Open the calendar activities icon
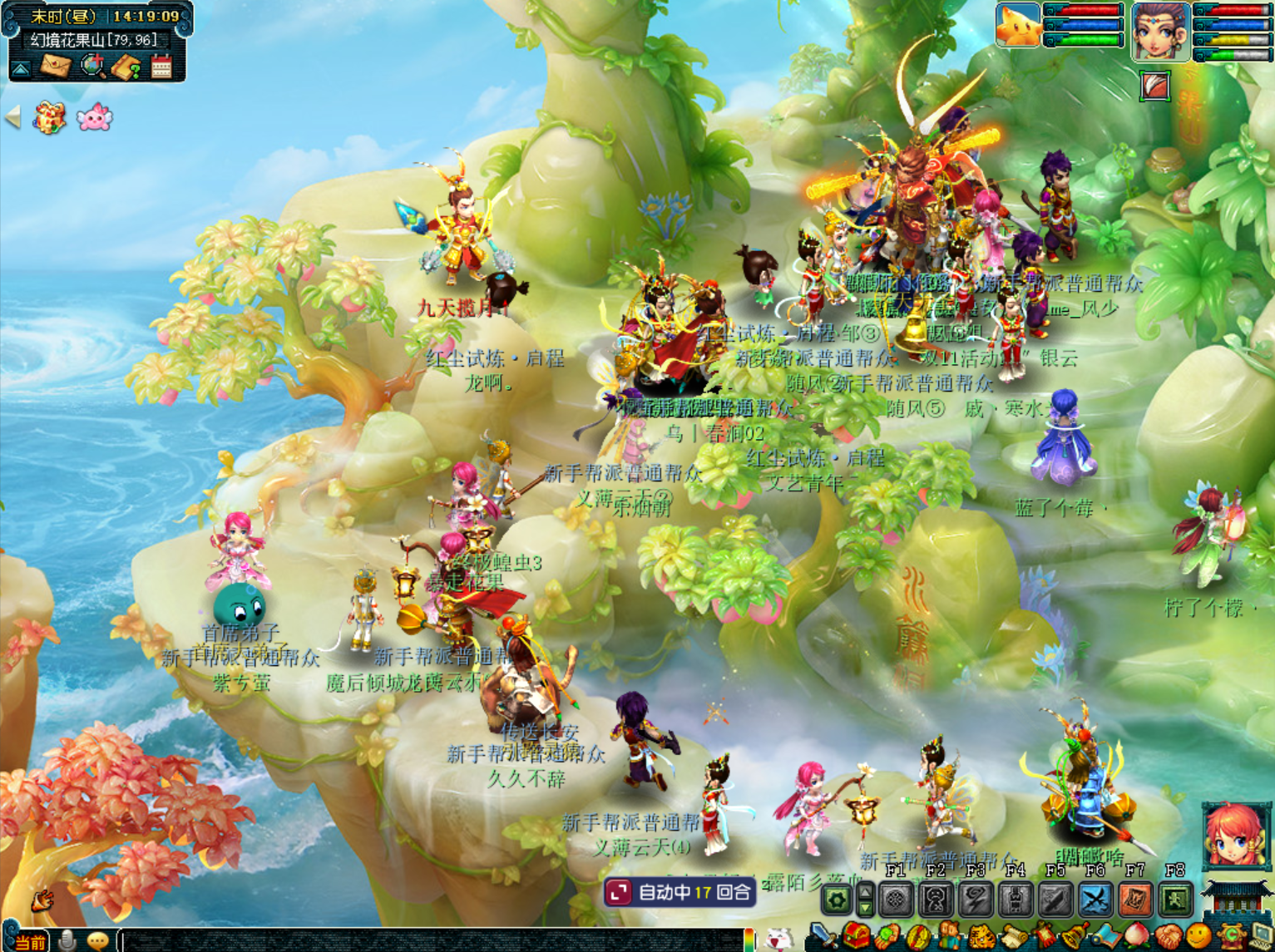This screenshot has width=1275, height=952. tap(161, 67)
